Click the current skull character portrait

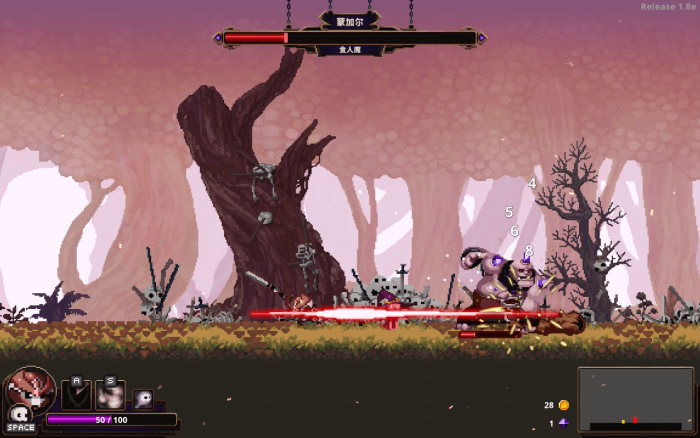(30, 389)
